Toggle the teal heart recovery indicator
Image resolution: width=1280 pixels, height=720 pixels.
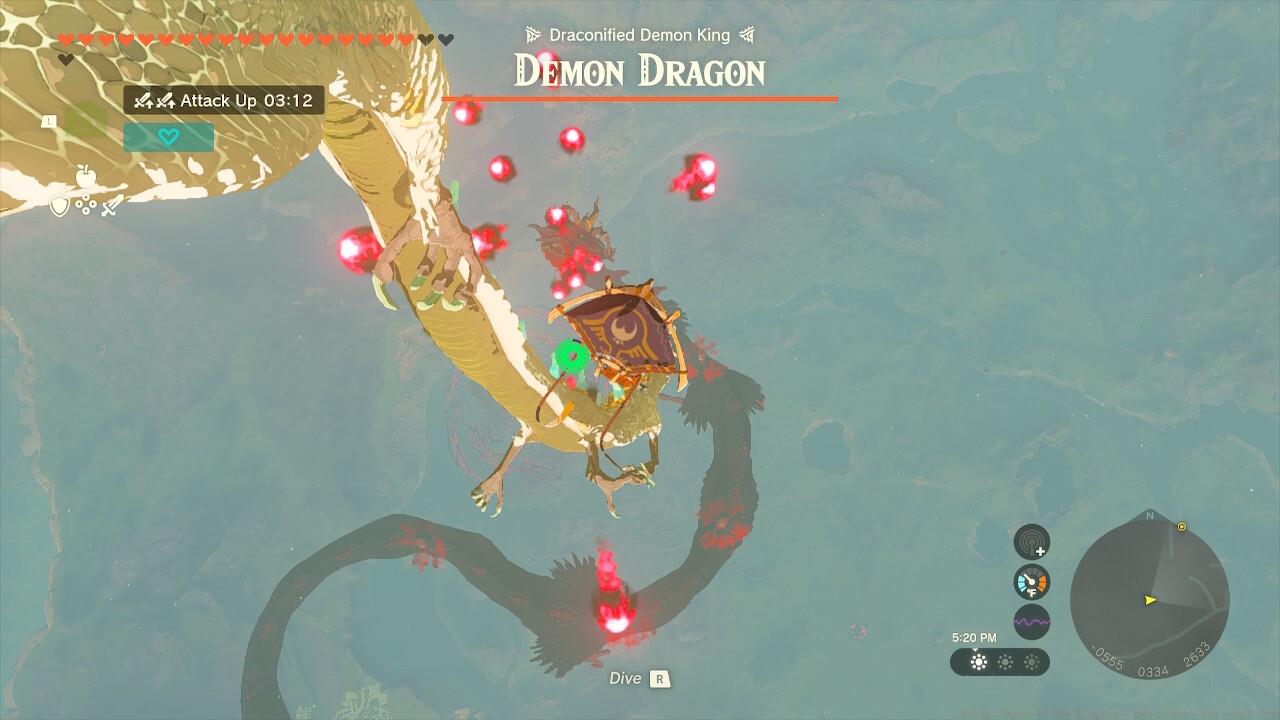pos(169,136)
